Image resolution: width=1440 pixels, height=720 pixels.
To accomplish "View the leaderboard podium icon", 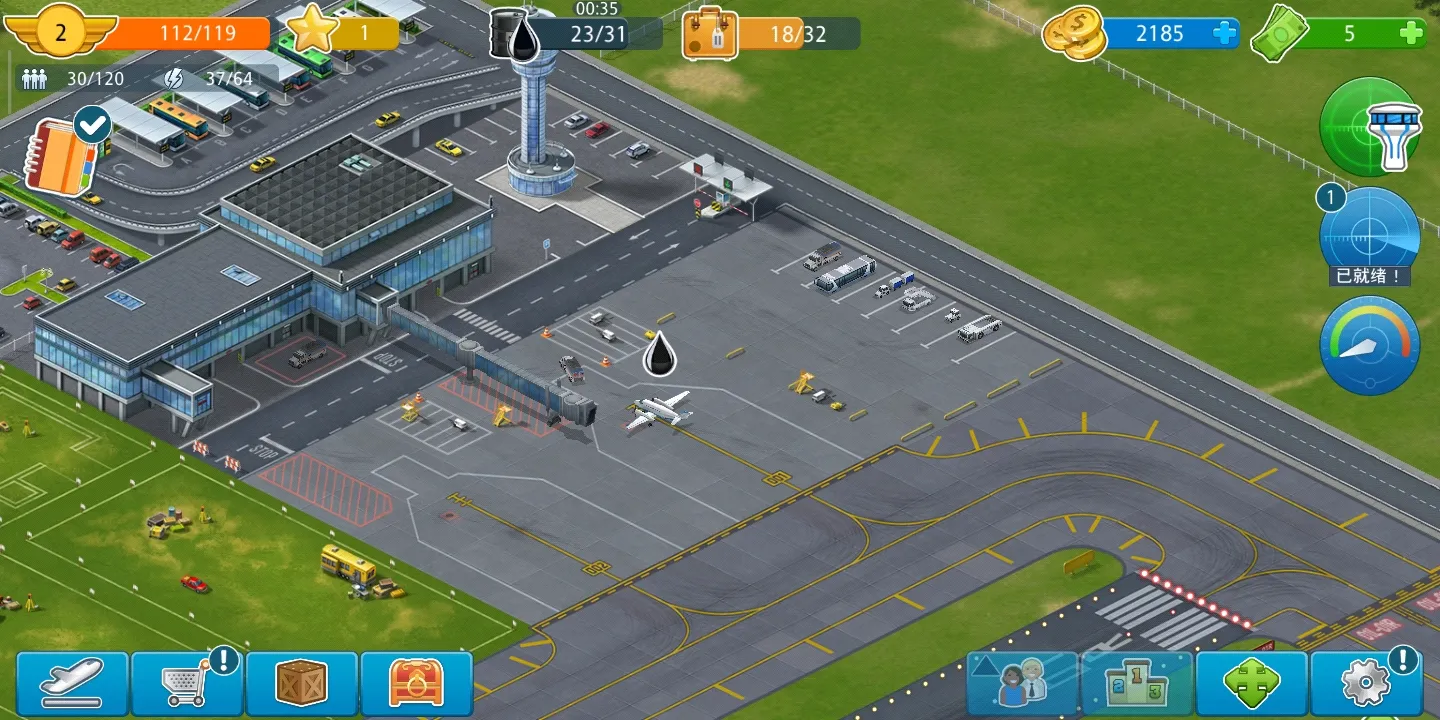I will click(1138, 683).
